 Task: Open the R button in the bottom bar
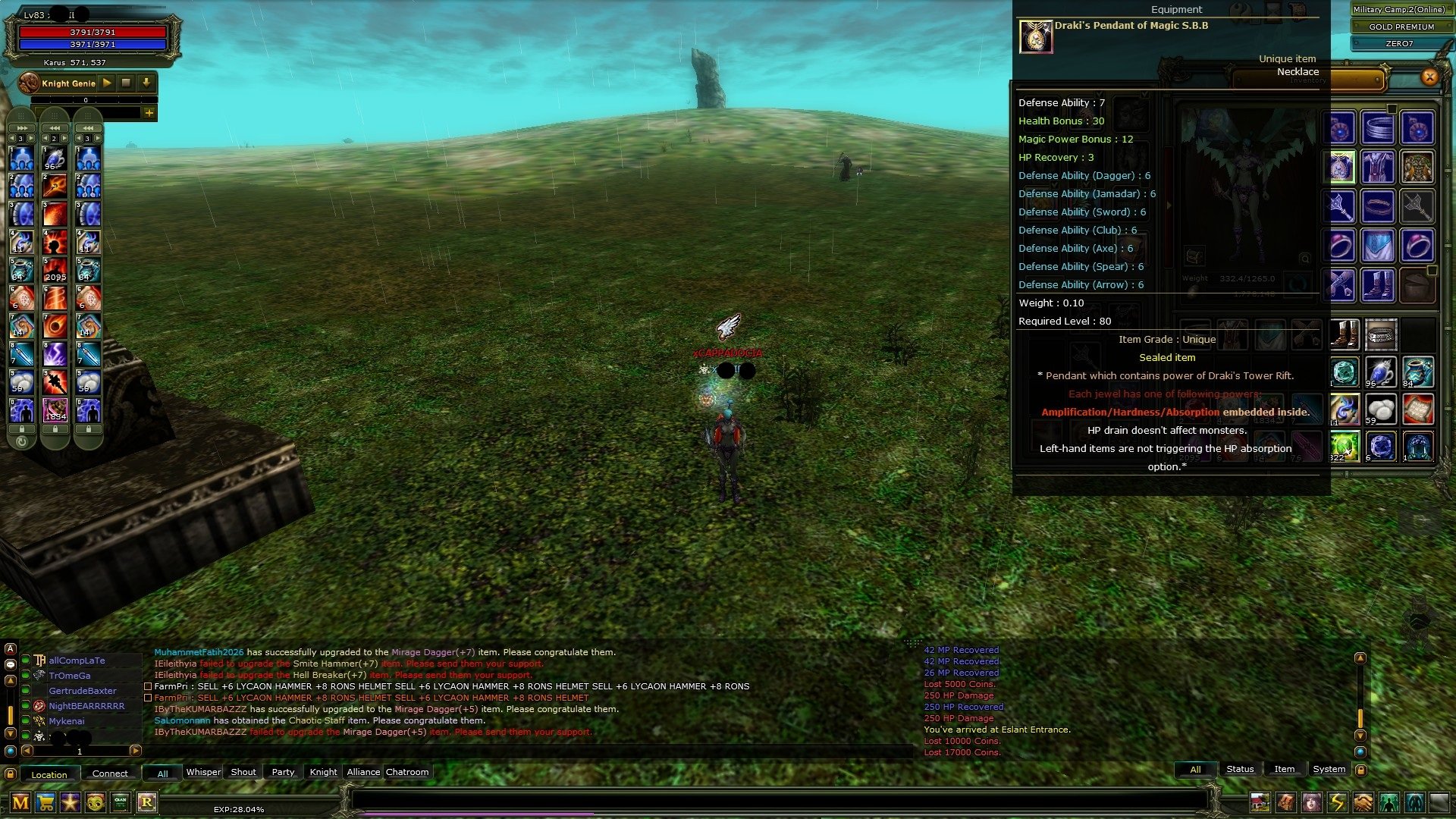146,802
